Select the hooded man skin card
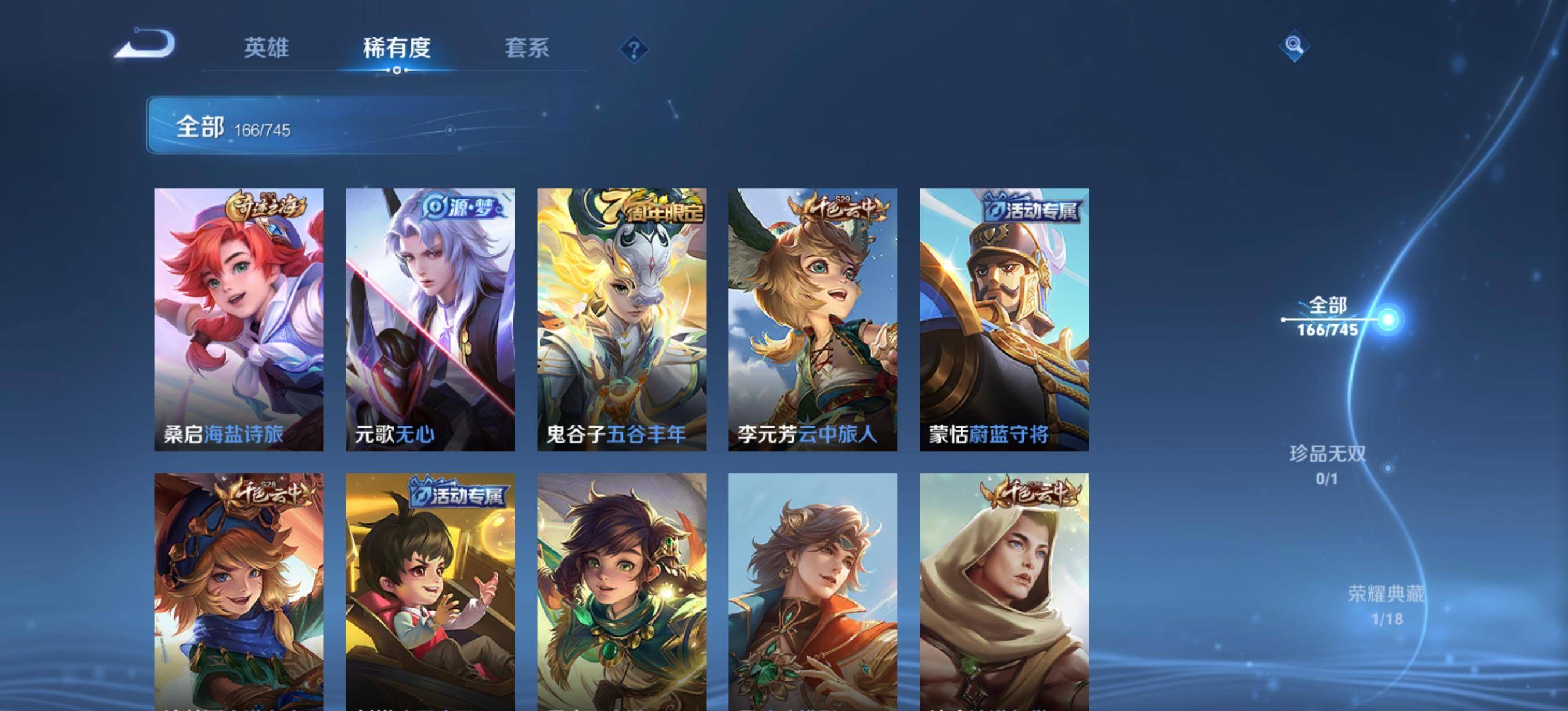This screenshot has height=711, width=1568. pos(1004,592)
